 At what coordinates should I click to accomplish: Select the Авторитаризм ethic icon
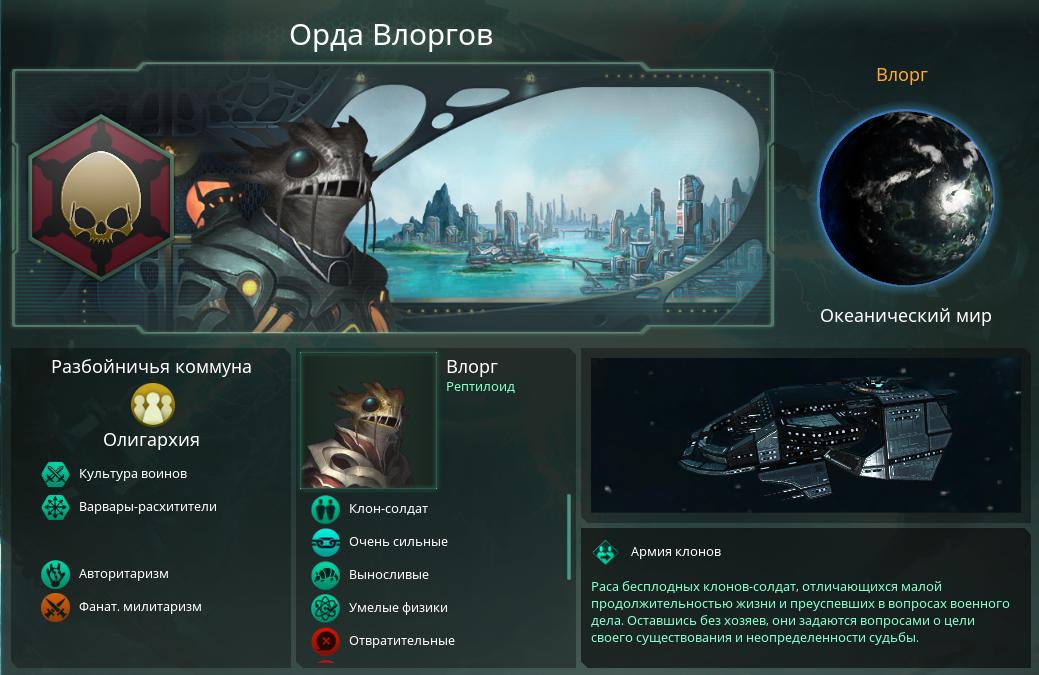tap(54, 574)
